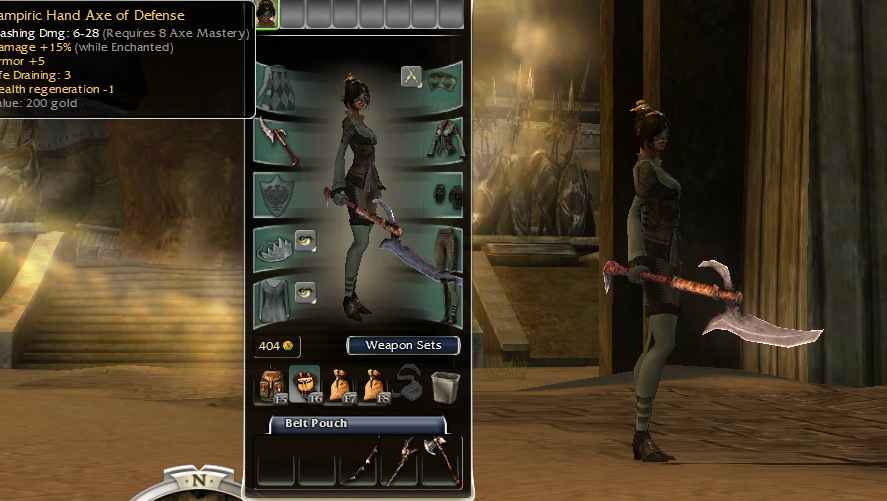This screenshot has width=887, height=501.
Task: Open the belt pouch bag marked F6
Action: pos(305,385)
